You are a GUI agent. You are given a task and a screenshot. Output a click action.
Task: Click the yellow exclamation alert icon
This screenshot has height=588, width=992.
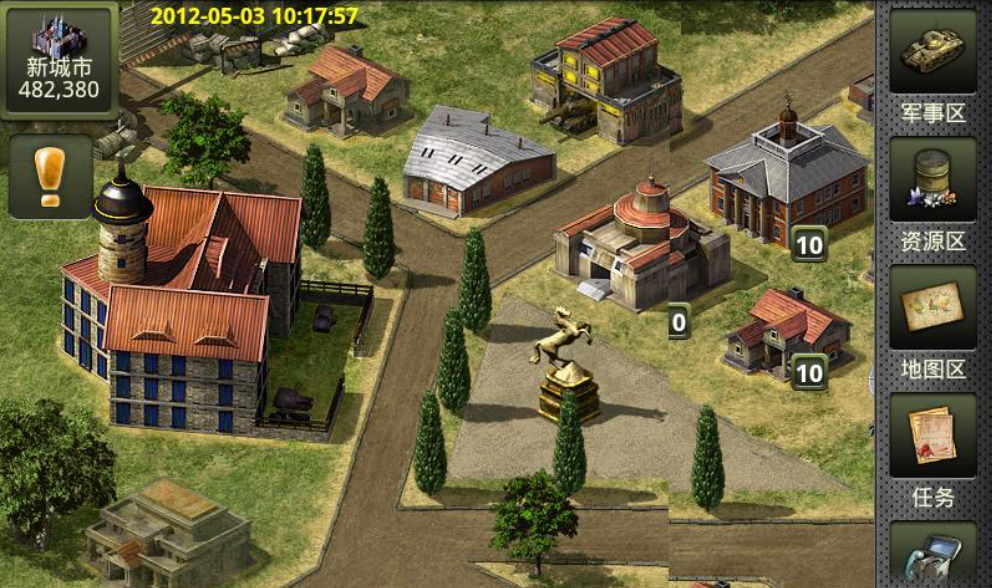[50, 177]
